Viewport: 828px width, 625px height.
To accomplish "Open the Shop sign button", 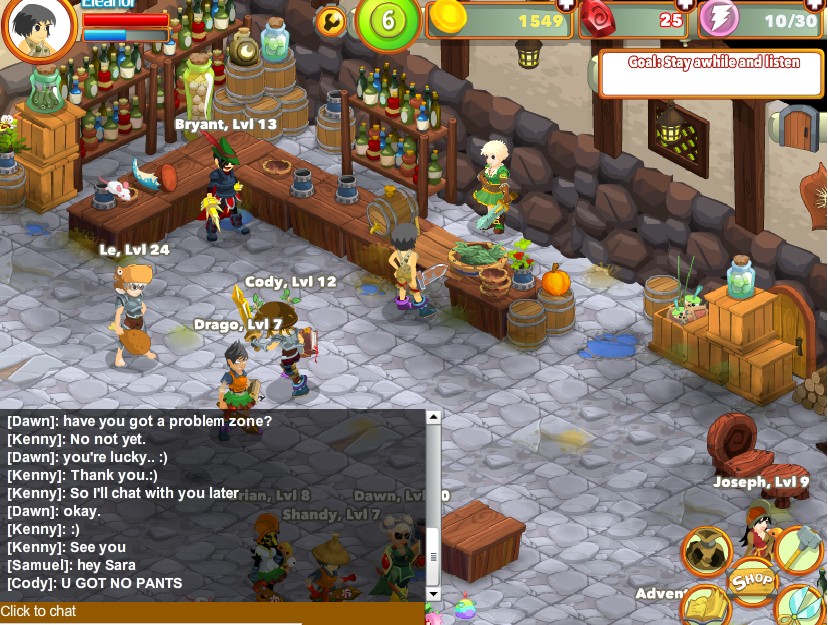I will (752, 580).
